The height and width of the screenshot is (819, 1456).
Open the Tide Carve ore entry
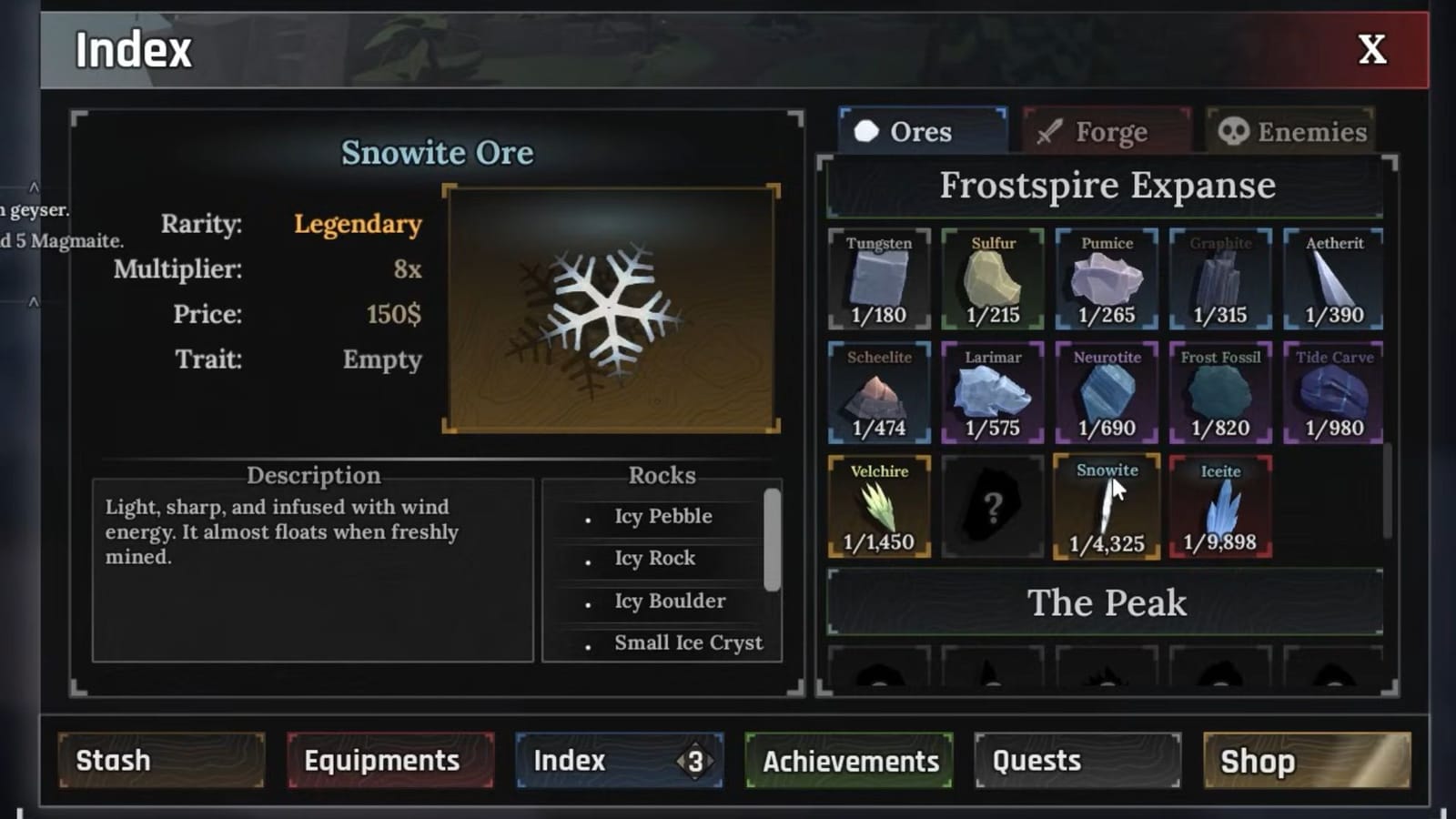point(1334,393)
